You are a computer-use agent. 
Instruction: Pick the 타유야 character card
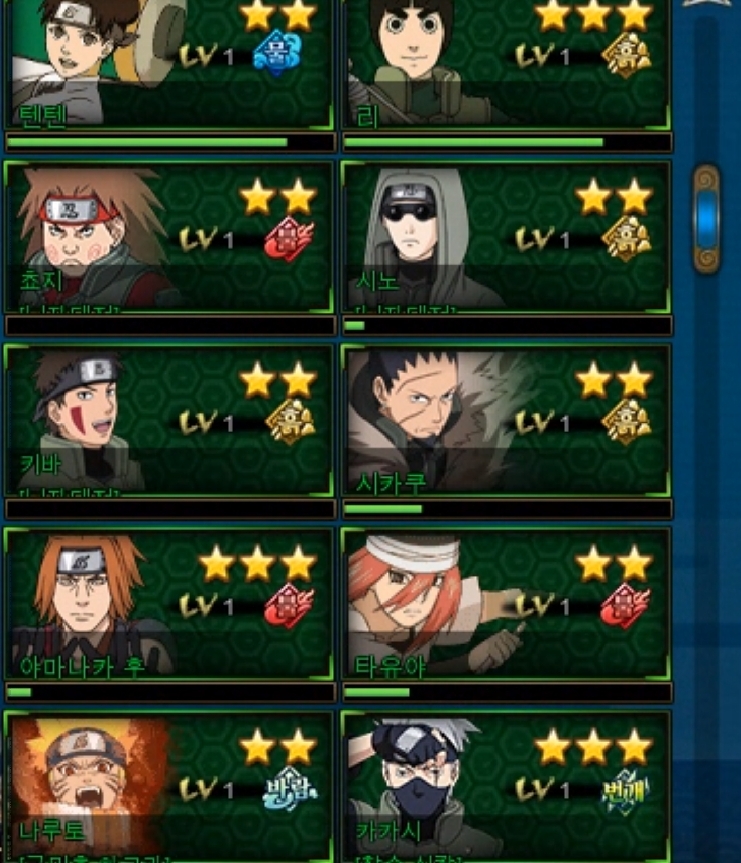pos(506,603)
